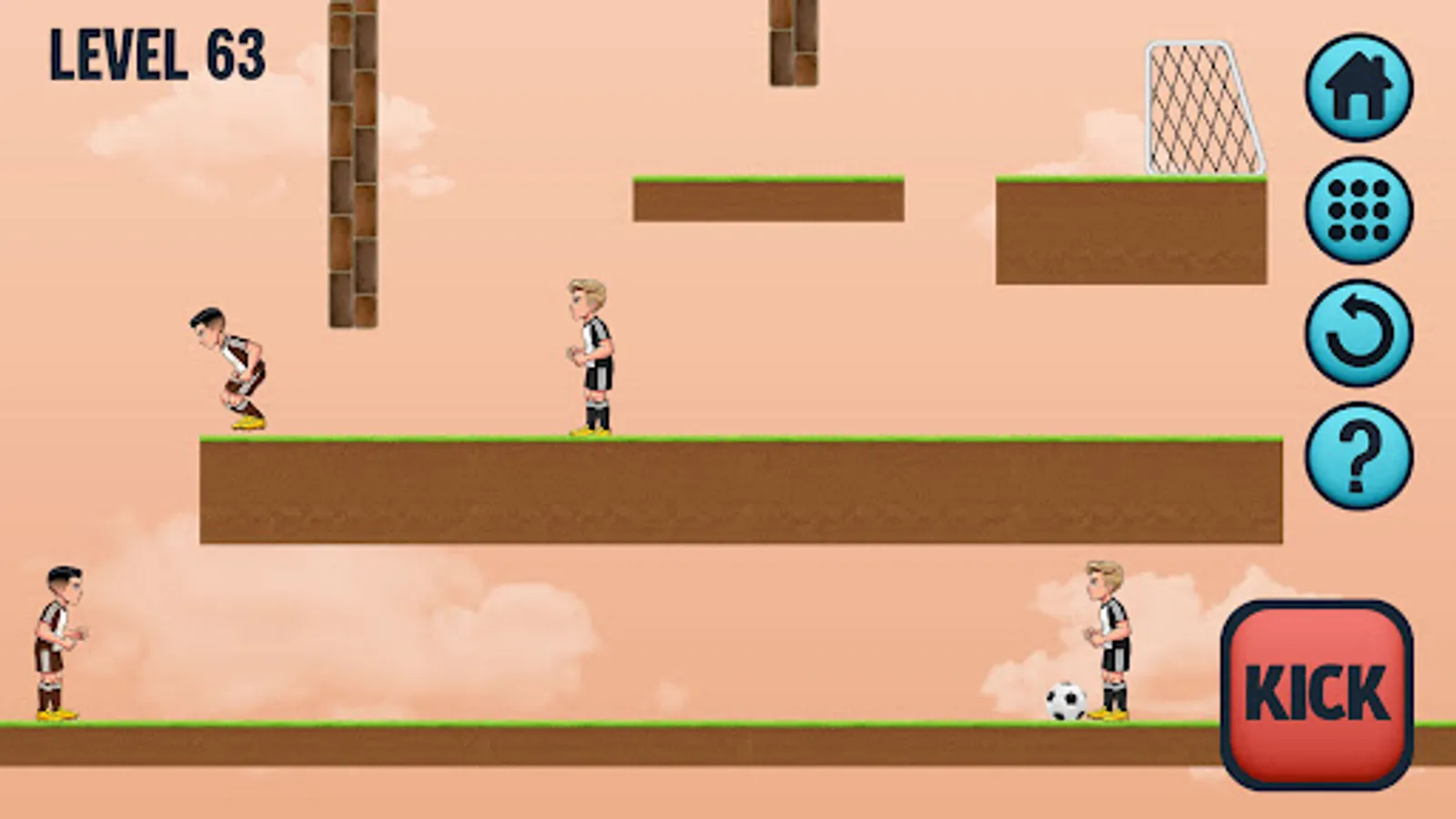Tap the blond player on the middle platform
The image size is (1456, 819).
[592, 355]
